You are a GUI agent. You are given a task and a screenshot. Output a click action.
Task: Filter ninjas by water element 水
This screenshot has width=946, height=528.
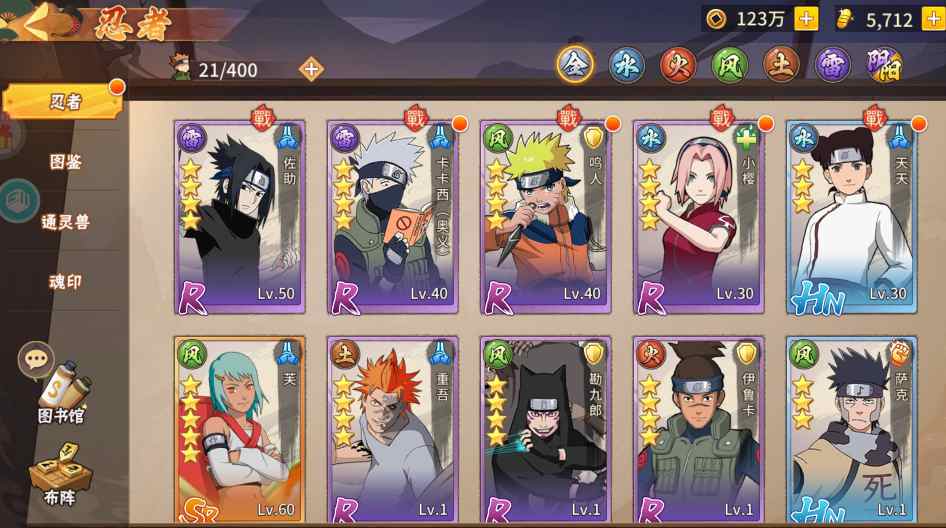[627, 65]
